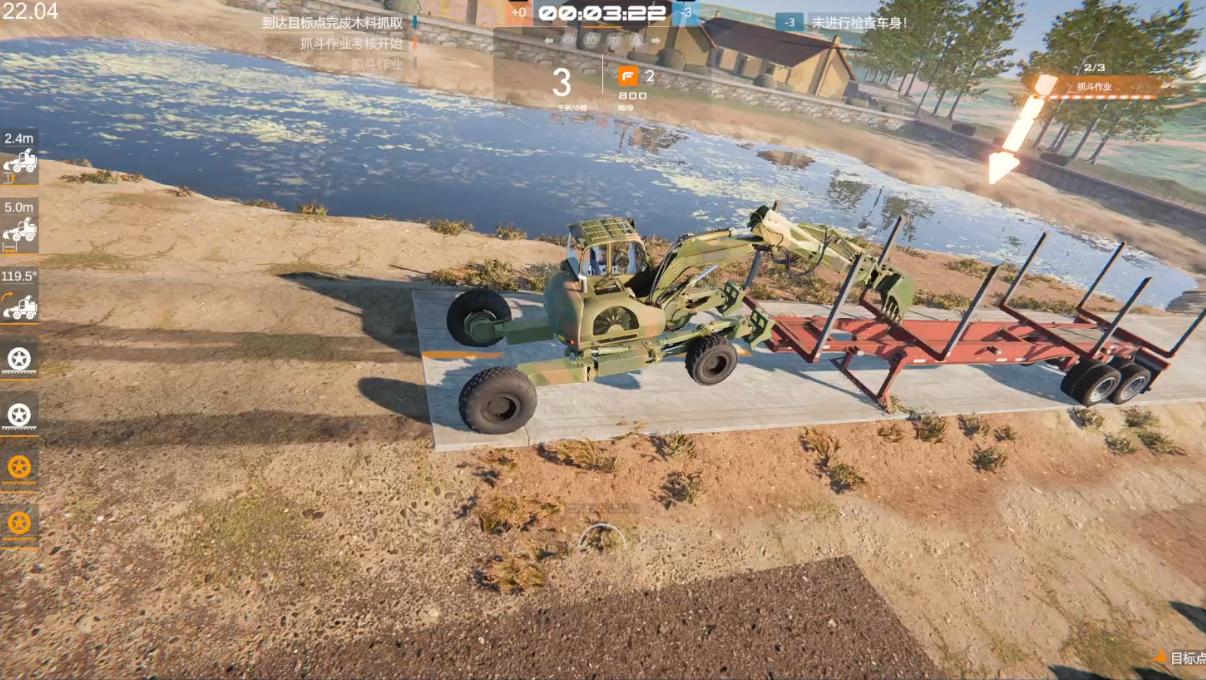Select the 5.0m vehicle length icon
The width and height of the screenshot is (1206, 680).
[20, 232]
